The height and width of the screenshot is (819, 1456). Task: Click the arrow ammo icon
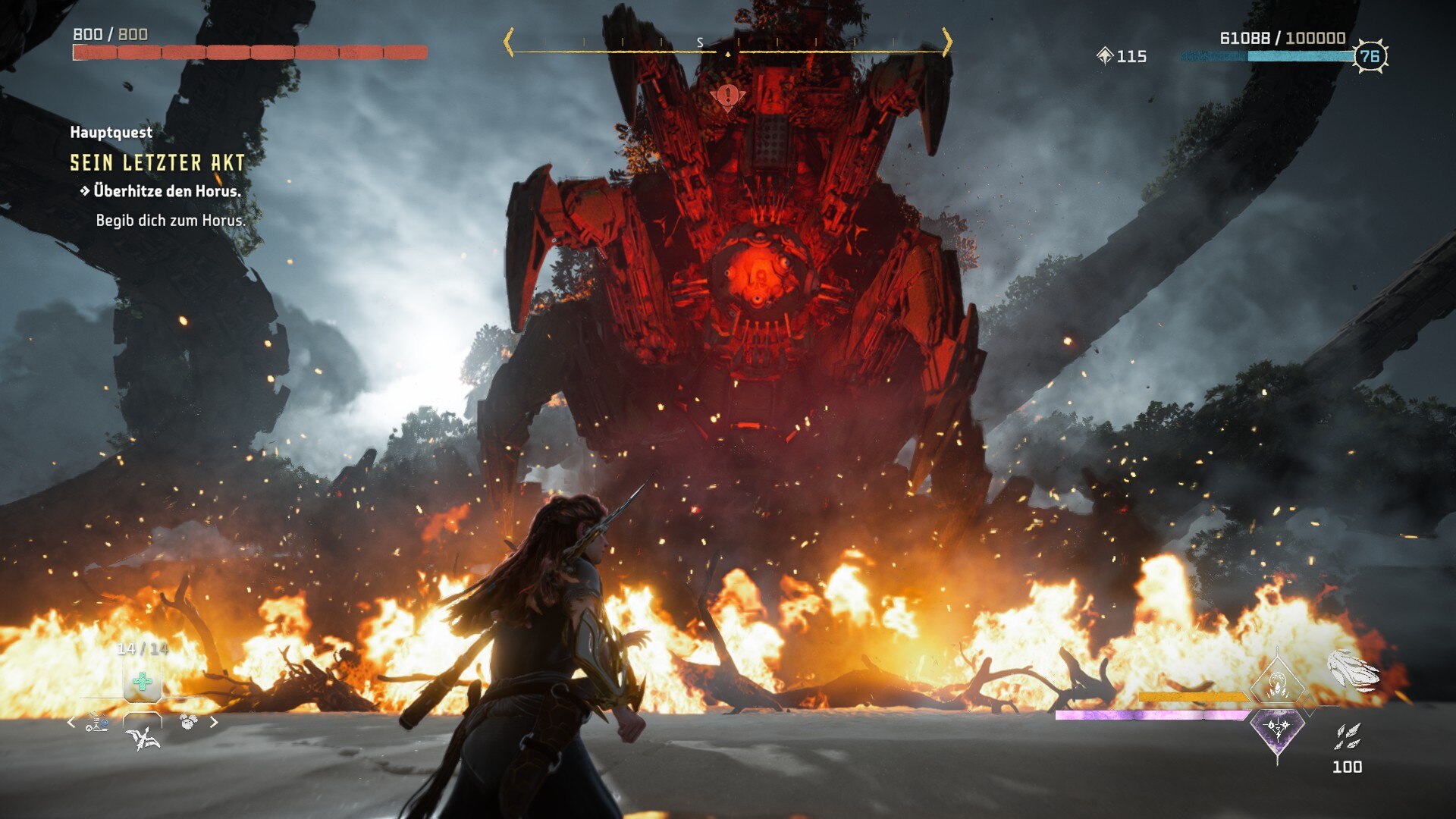coord(1348,736)
